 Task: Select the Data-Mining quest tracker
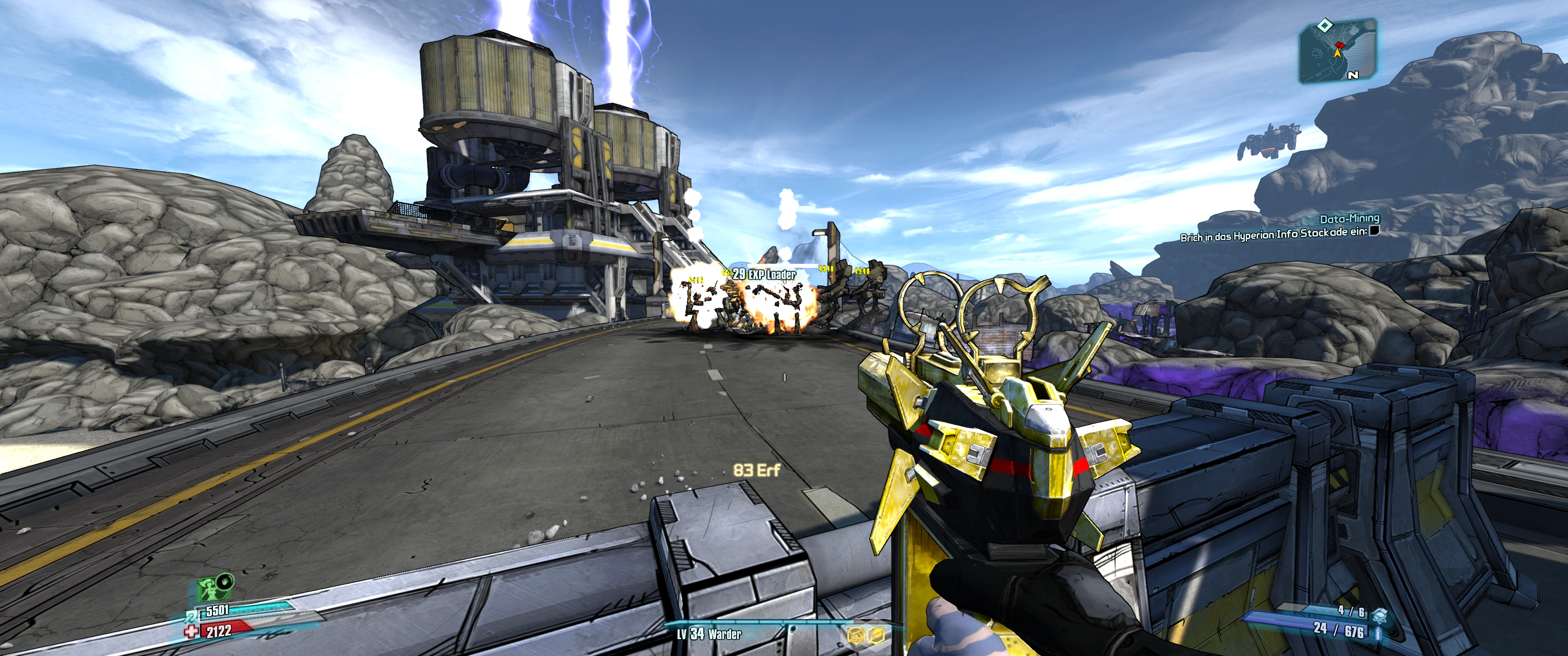1349,219
